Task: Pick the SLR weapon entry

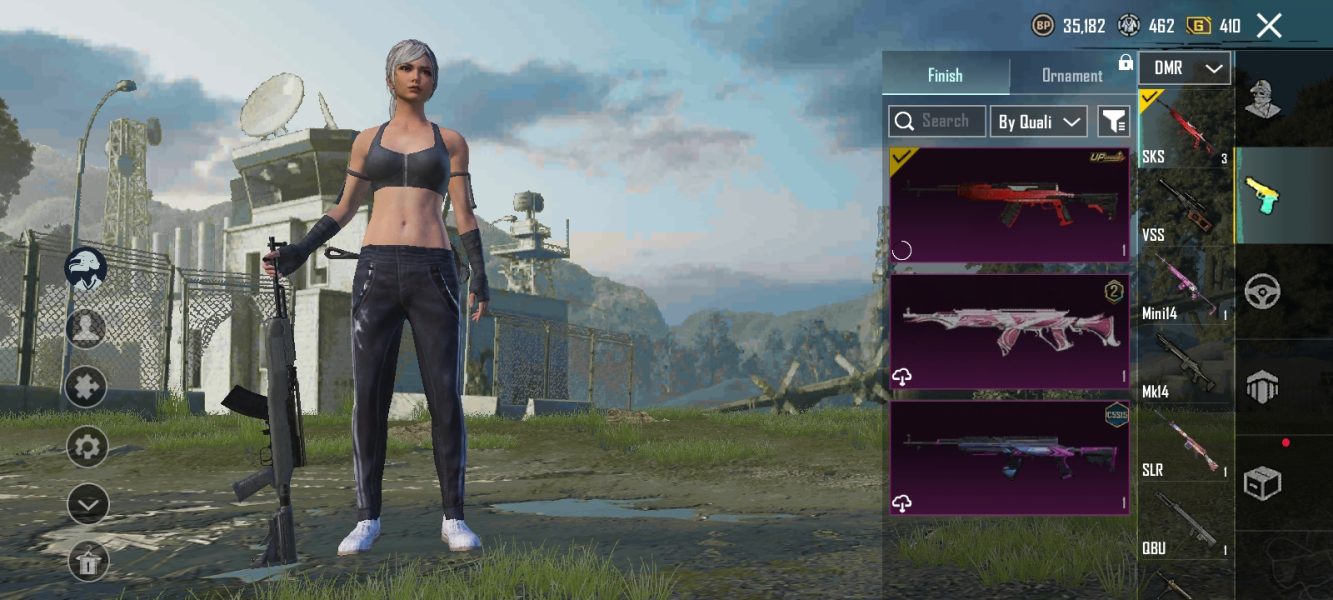Action: click(1186, 444)
